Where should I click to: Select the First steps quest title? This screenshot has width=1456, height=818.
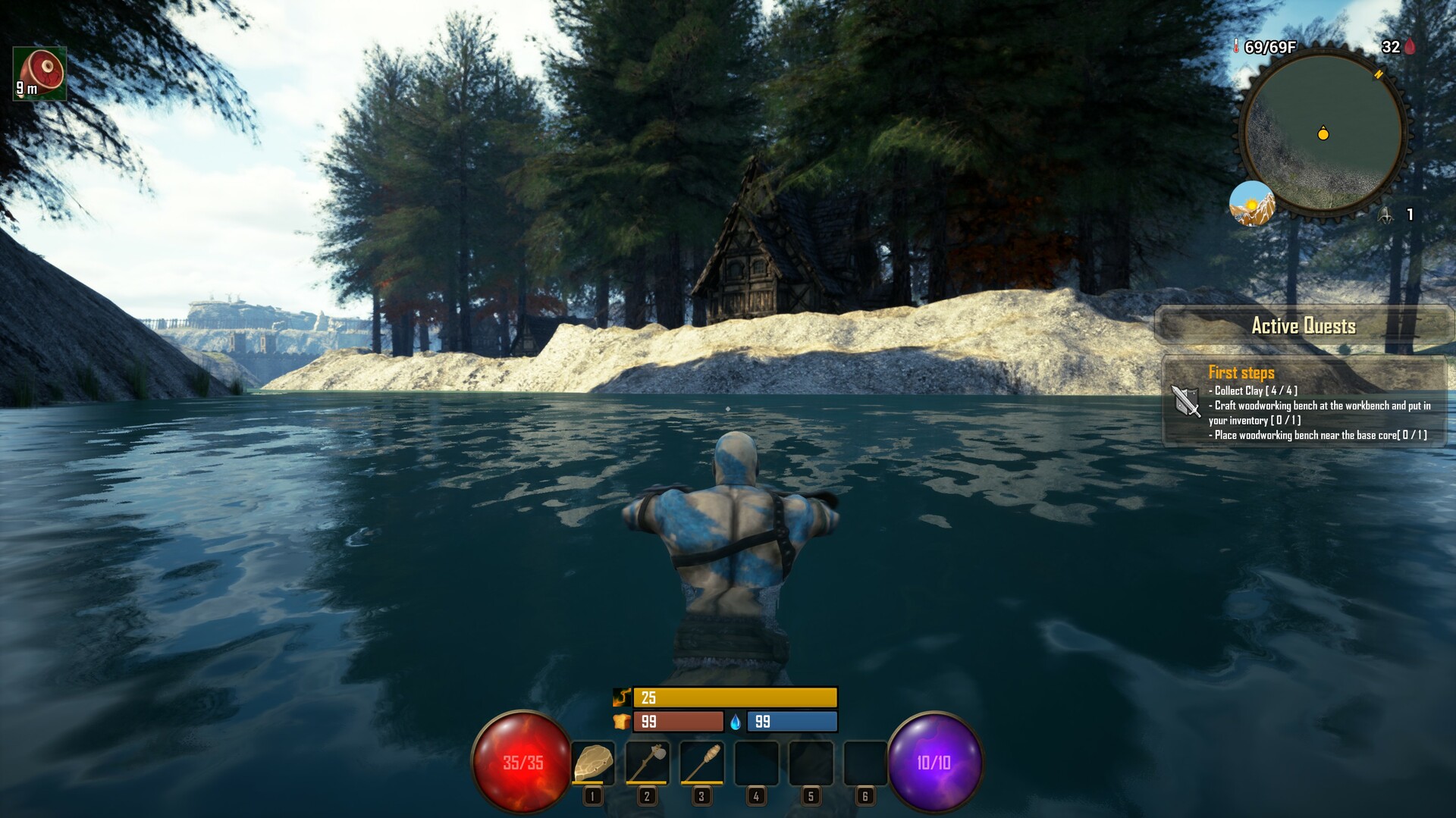(x=1241, y=372)
